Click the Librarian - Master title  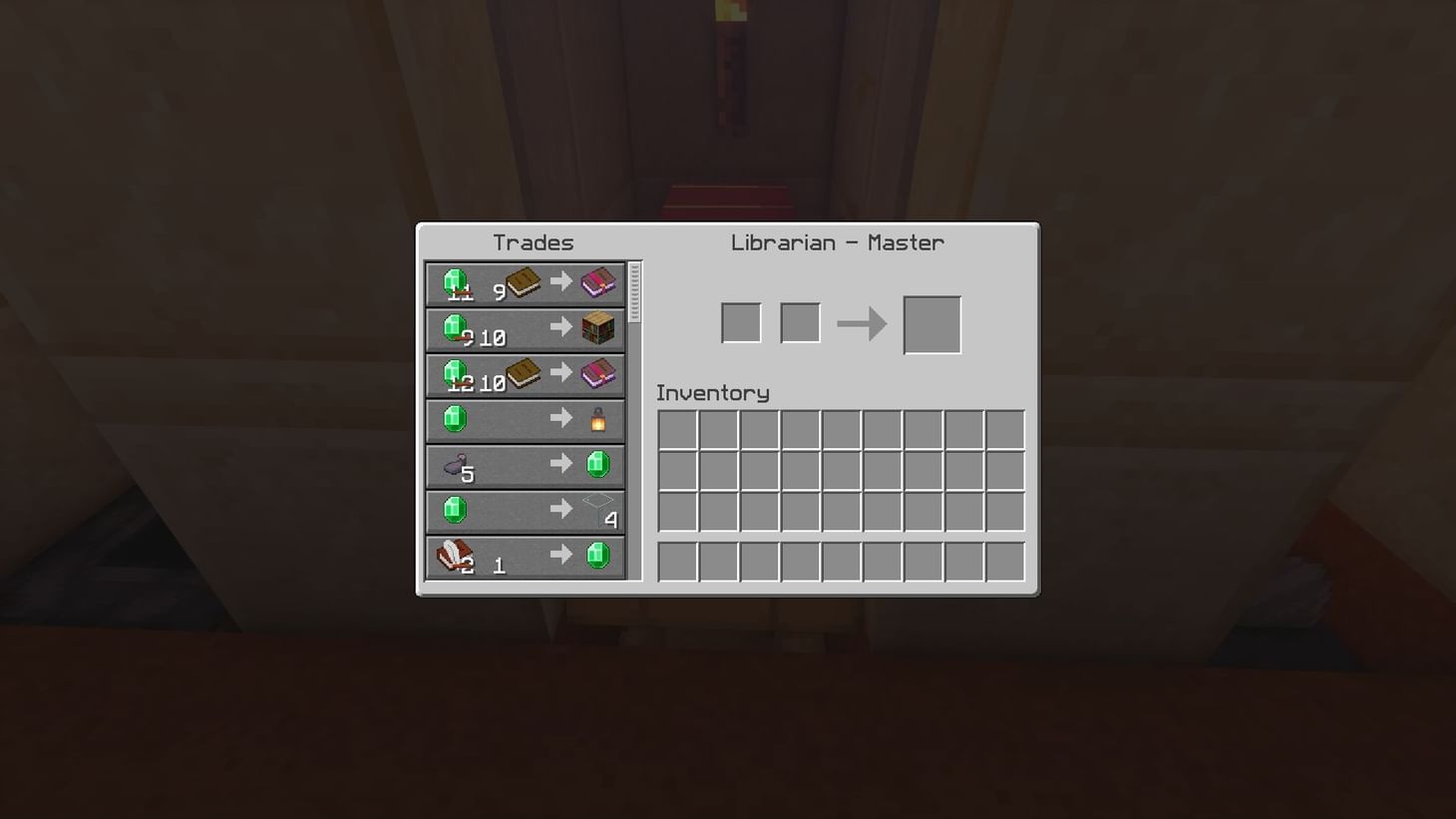pos(838,241)
